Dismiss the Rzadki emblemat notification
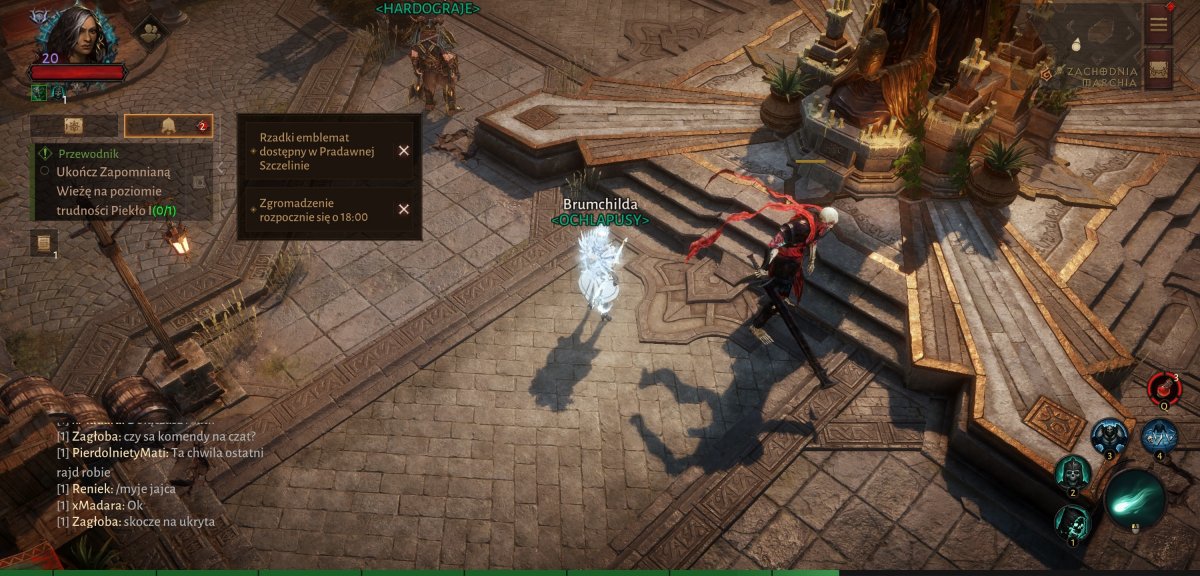 pyautogui.click(x=404, y=151)
